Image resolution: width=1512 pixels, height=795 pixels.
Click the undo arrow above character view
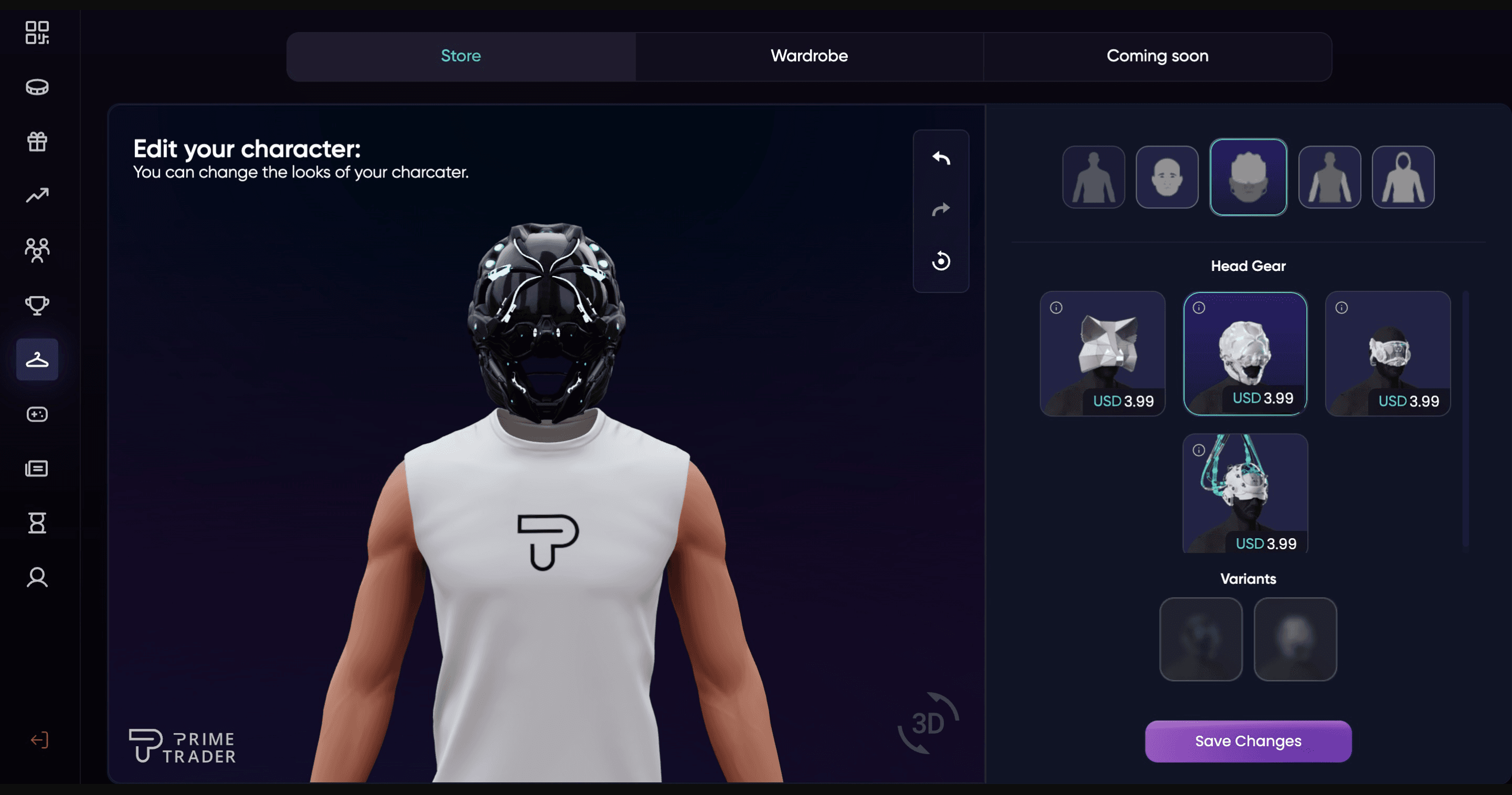941,158
